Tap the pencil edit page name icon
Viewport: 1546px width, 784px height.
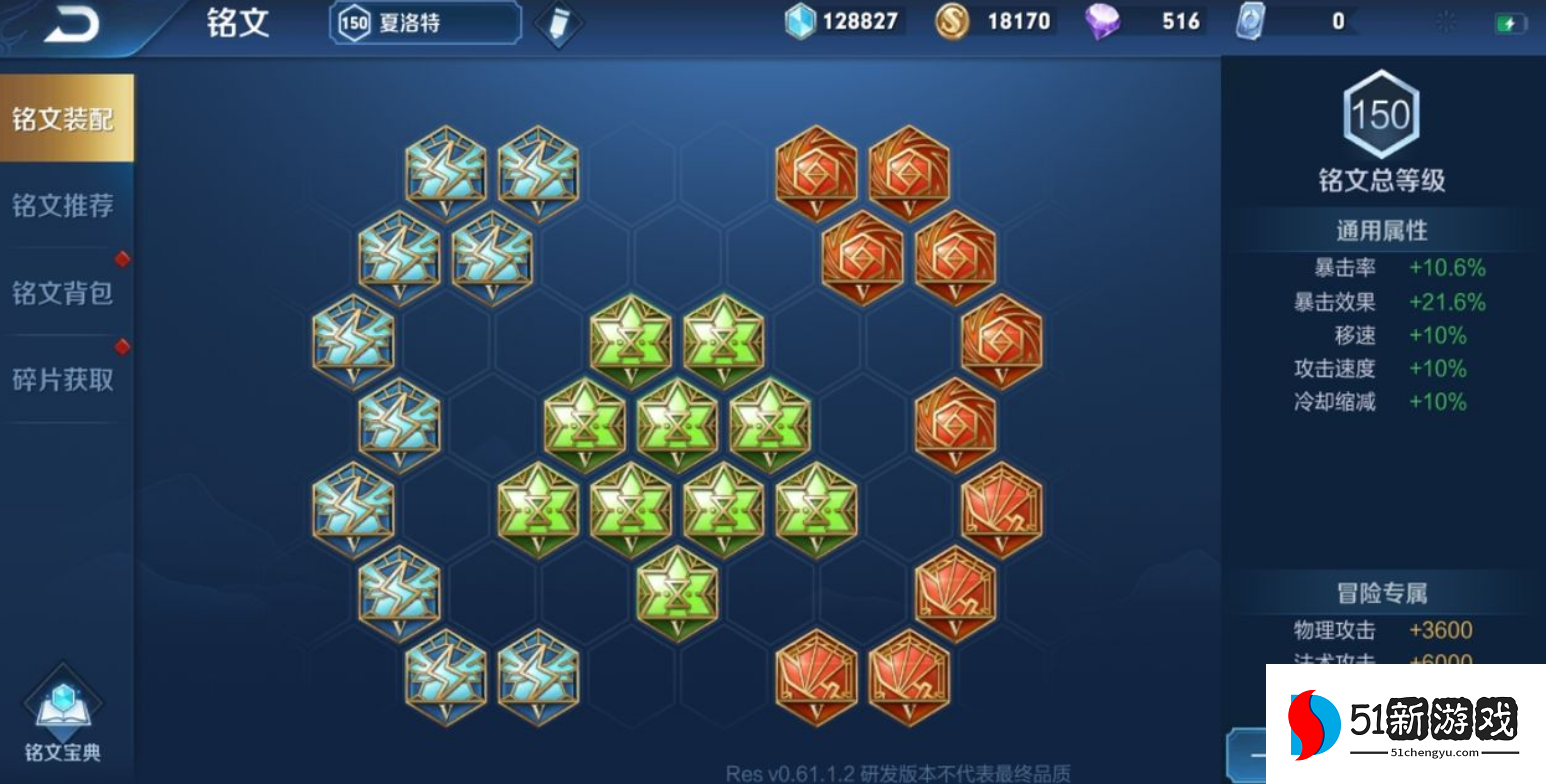coord(558,24)
